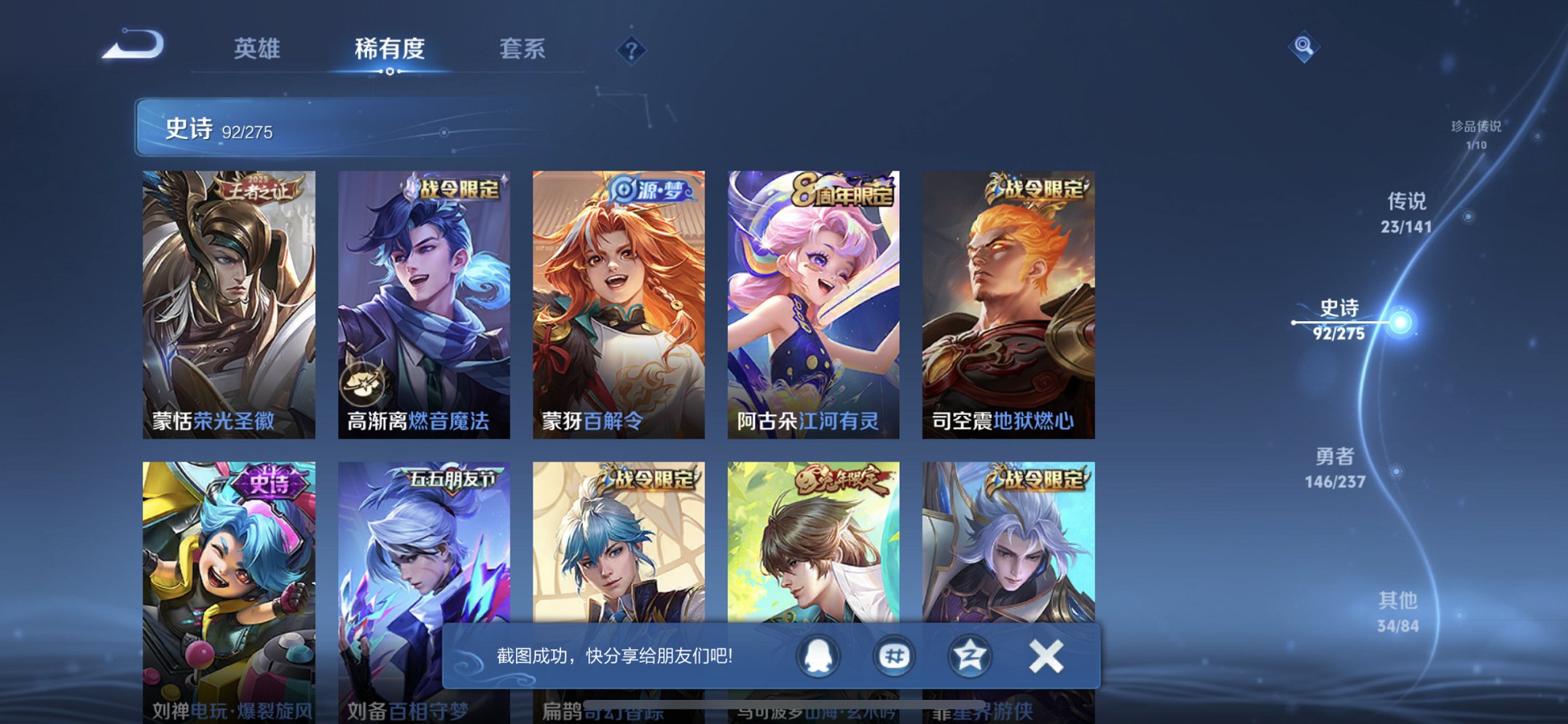The width and height of the screenshot is (1568, 724).
Task: Share to 游戏圈 using the hash icon
Action: [x=893, y=655]
